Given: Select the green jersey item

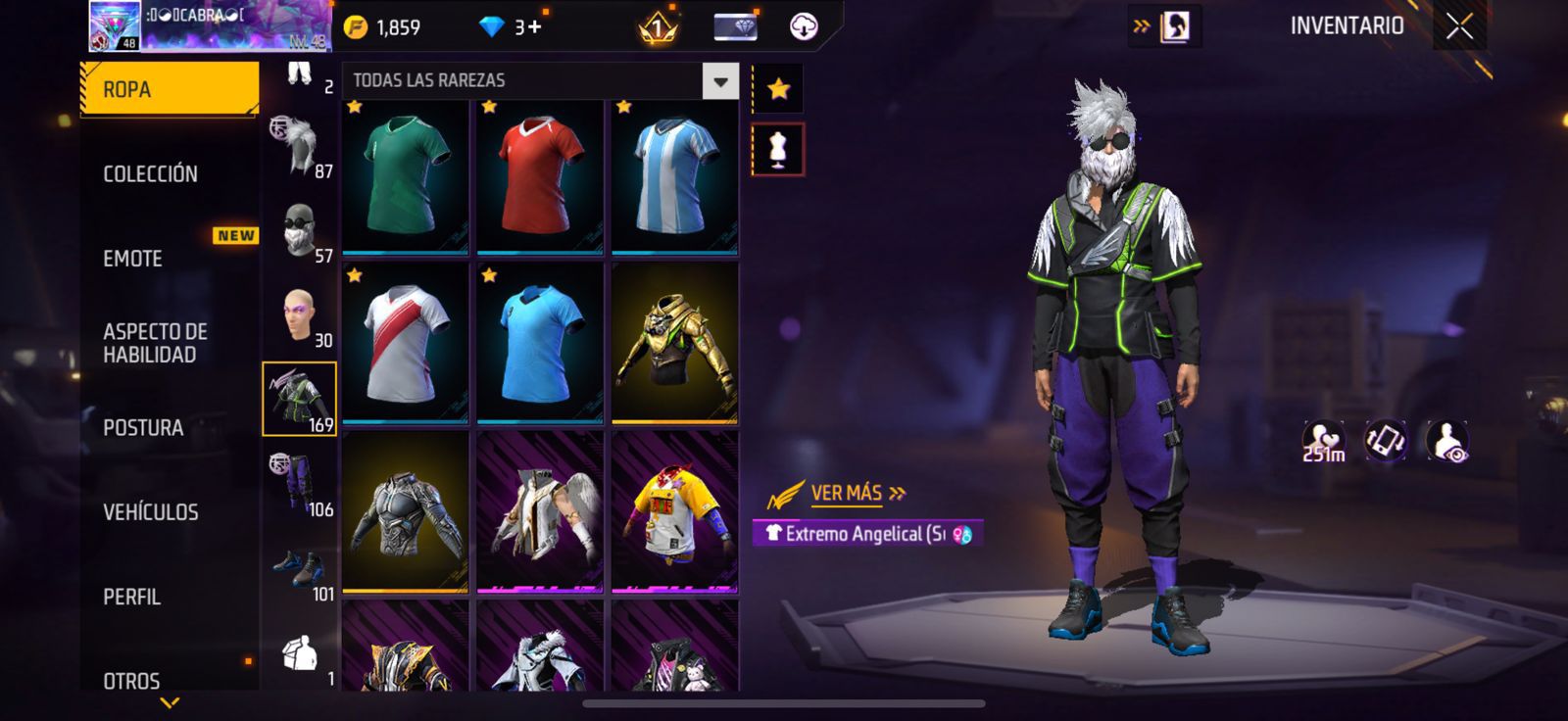Looking at the screenshot, I should 405,175.
